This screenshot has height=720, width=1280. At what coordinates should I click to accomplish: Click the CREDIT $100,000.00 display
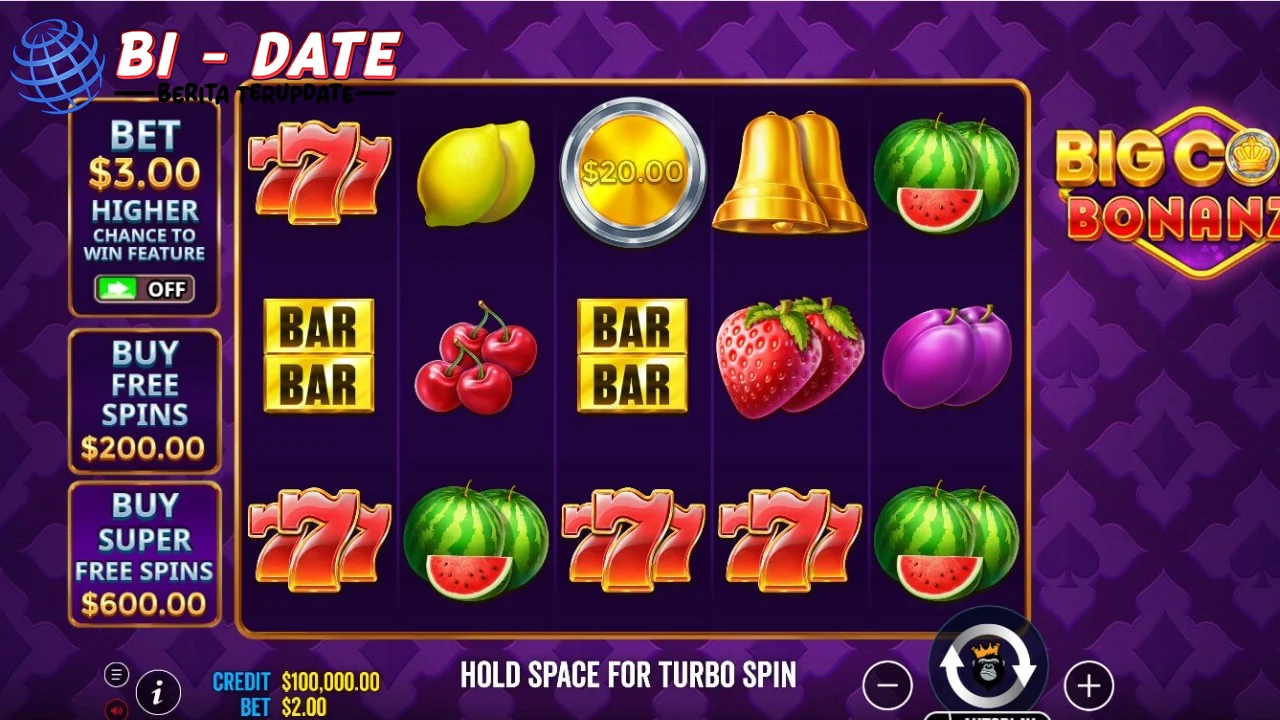pos(297,683)
